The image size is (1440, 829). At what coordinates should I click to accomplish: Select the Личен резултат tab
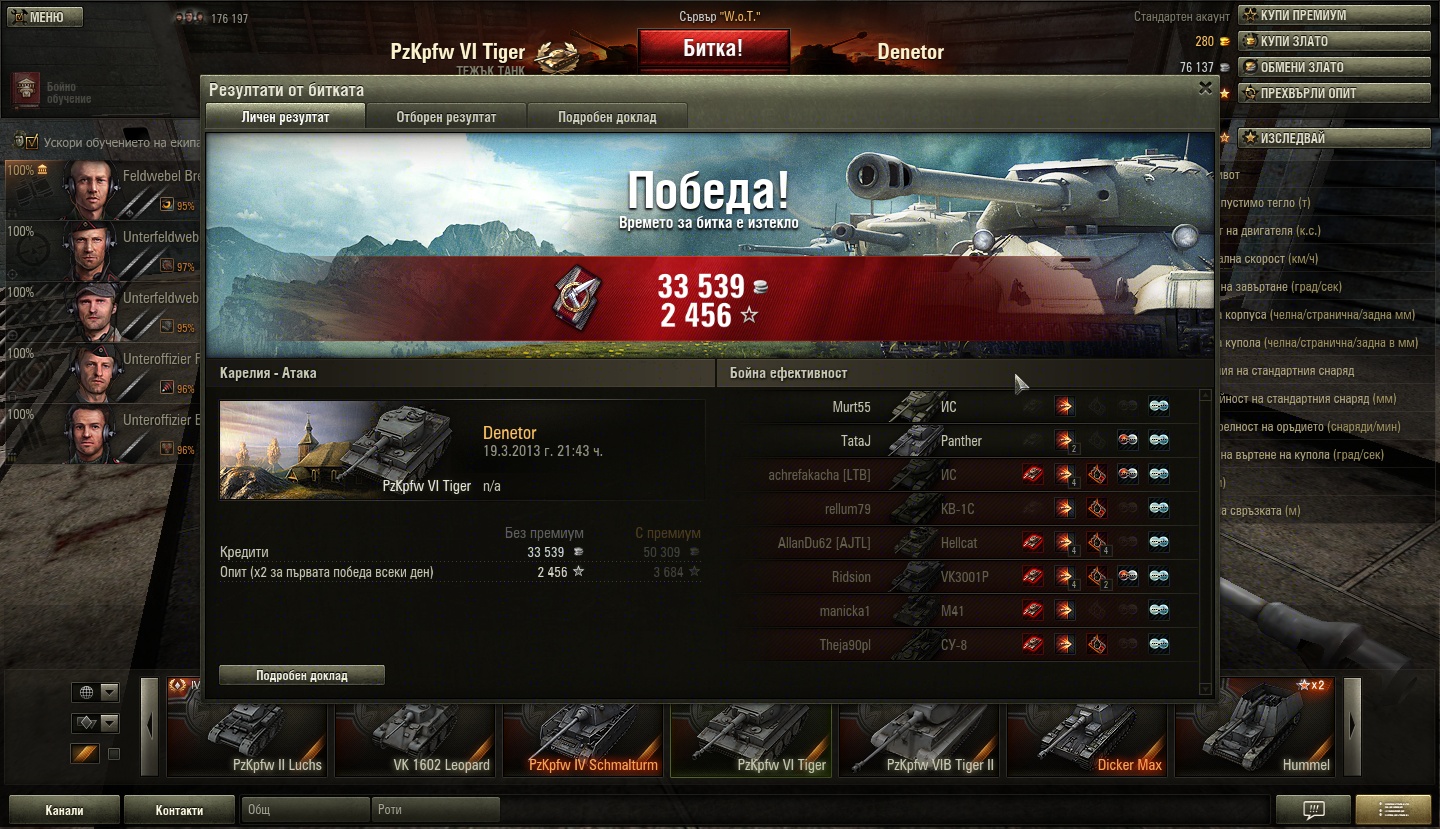coord(286,117)
